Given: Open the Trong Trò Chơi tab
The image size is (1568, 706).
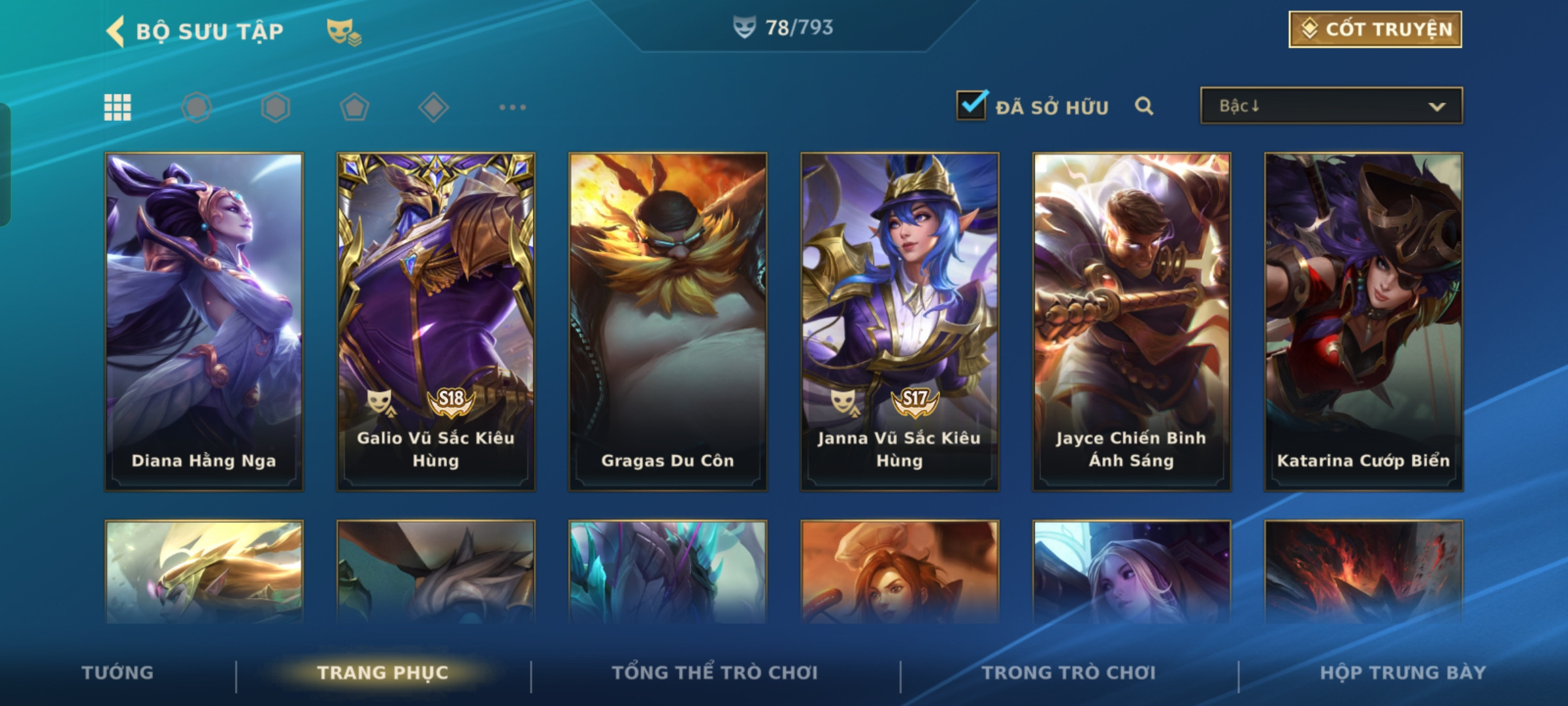Looking at the screenshot, I should [x=1069, y=673].
